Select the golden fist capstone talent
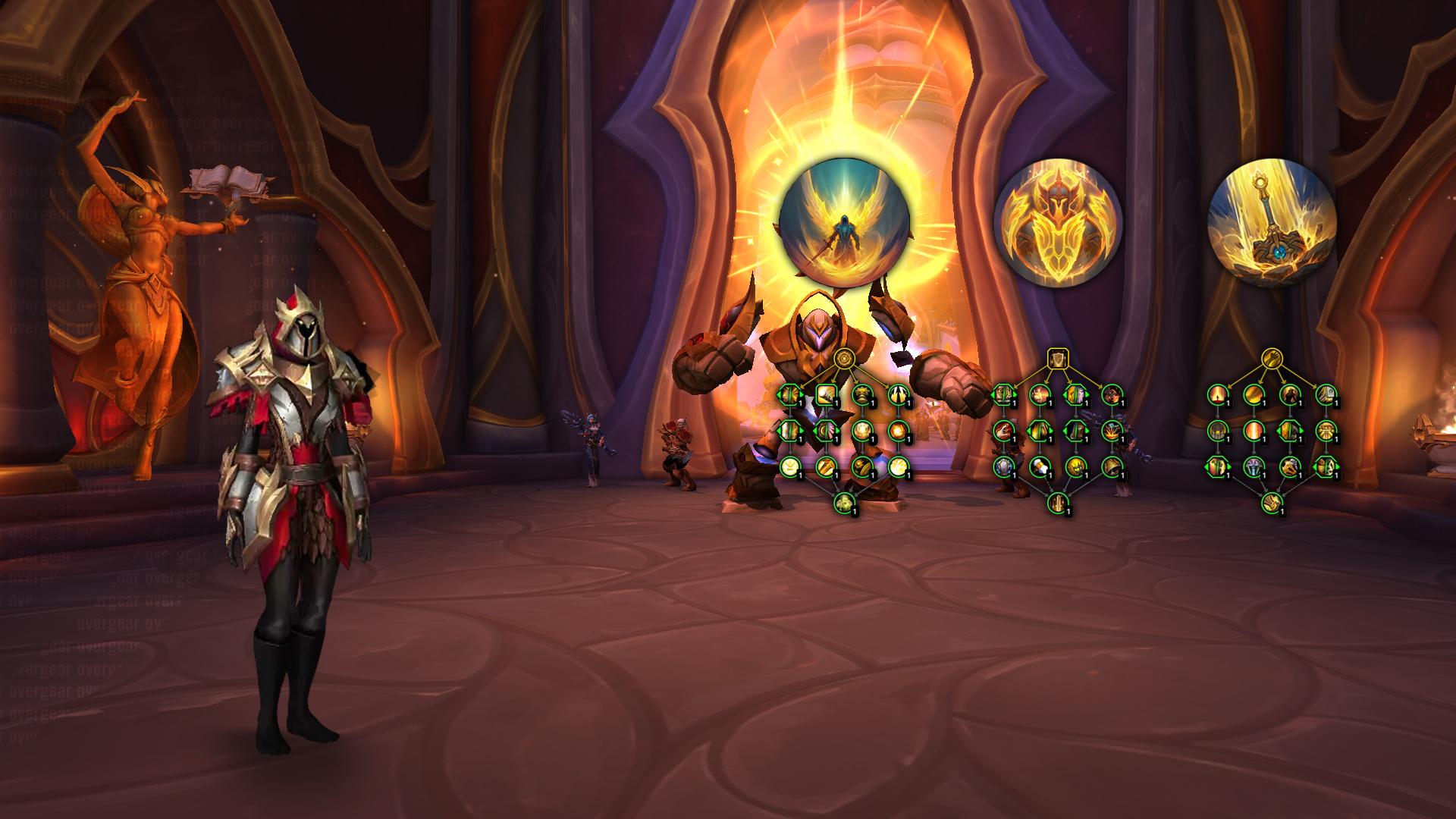Screen dimensions: 1456x819 click(1272, 502)
